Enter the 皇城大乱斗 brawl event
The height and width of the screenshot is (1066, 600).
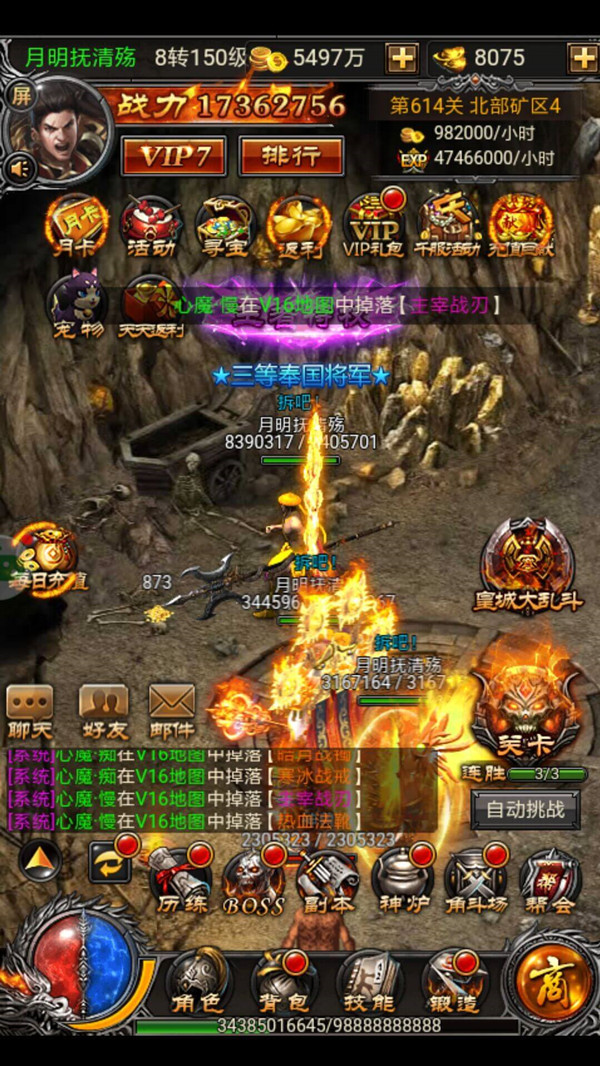(526, 565)
